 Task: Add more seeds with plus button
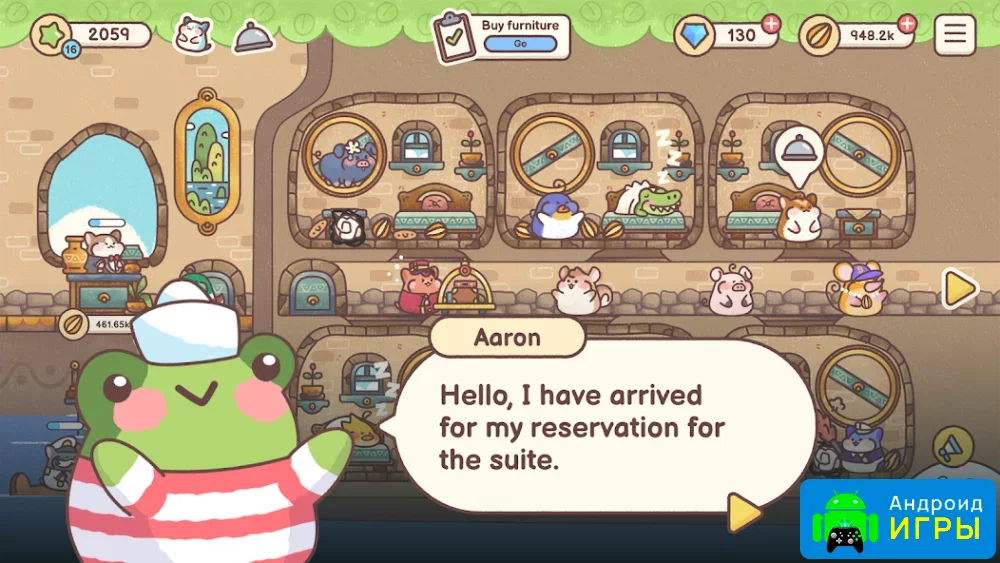(x=906, y=24)
